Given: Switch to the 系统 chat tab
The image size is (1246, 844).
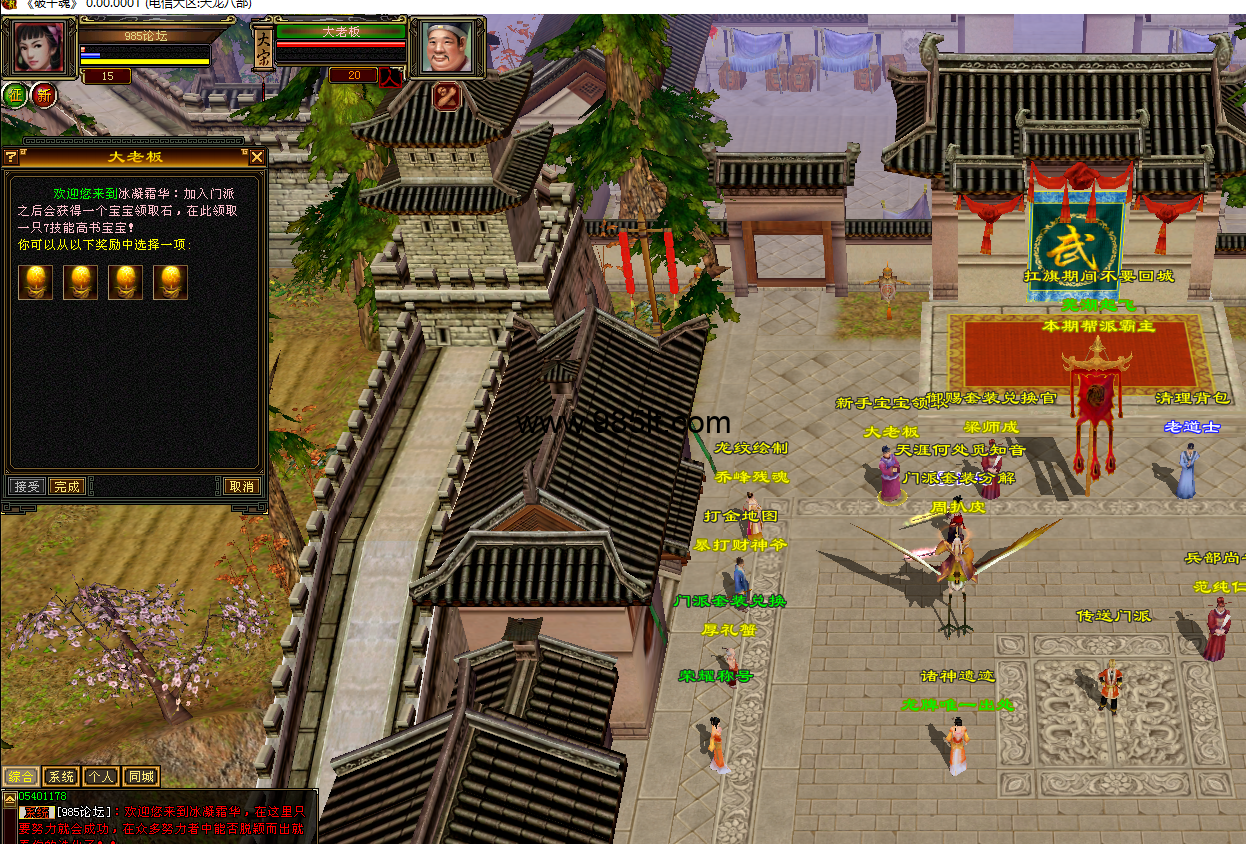Looking at the screenshot, I should [x=61, y=776].
